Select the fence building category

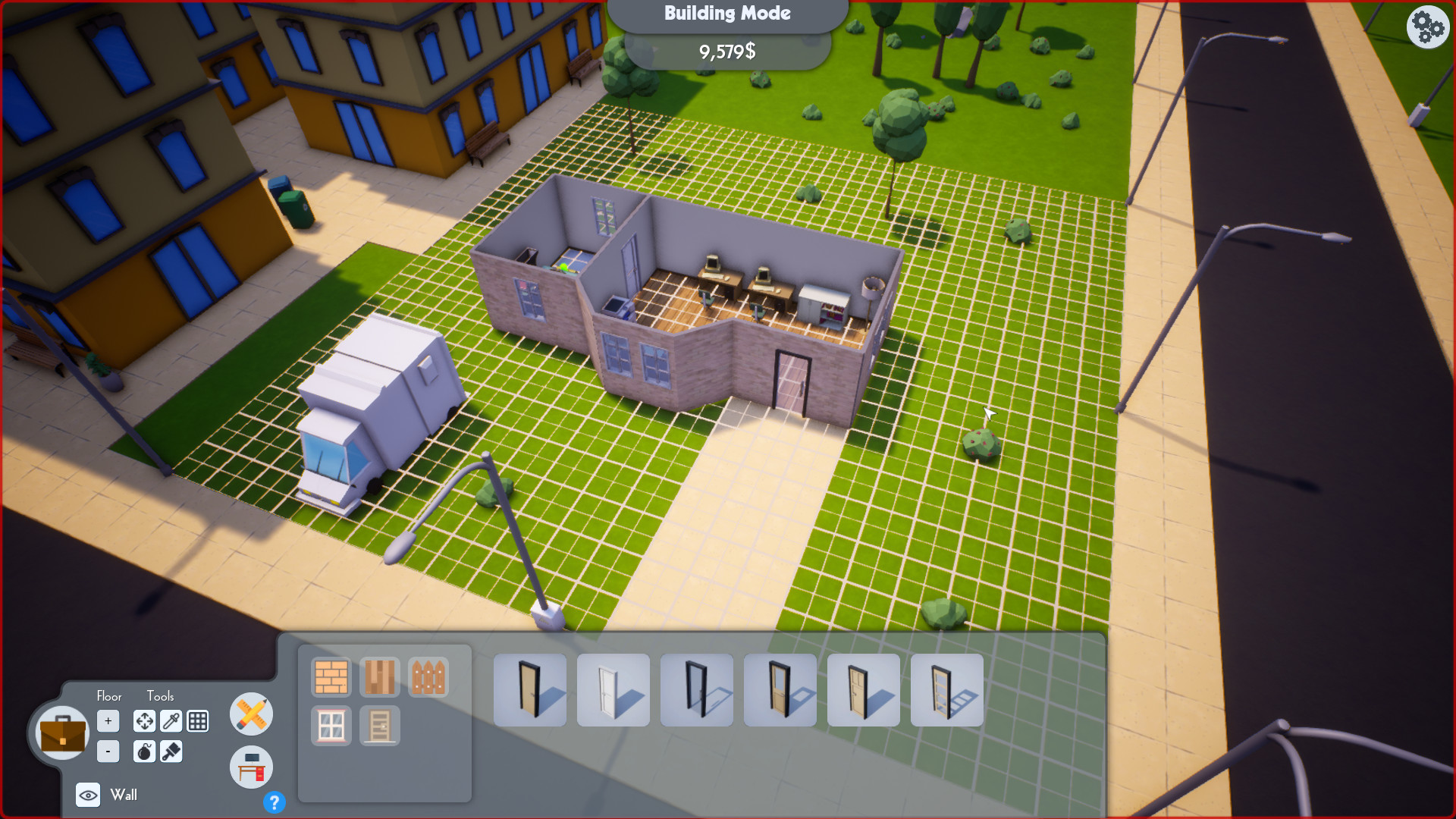coord(428,678)
